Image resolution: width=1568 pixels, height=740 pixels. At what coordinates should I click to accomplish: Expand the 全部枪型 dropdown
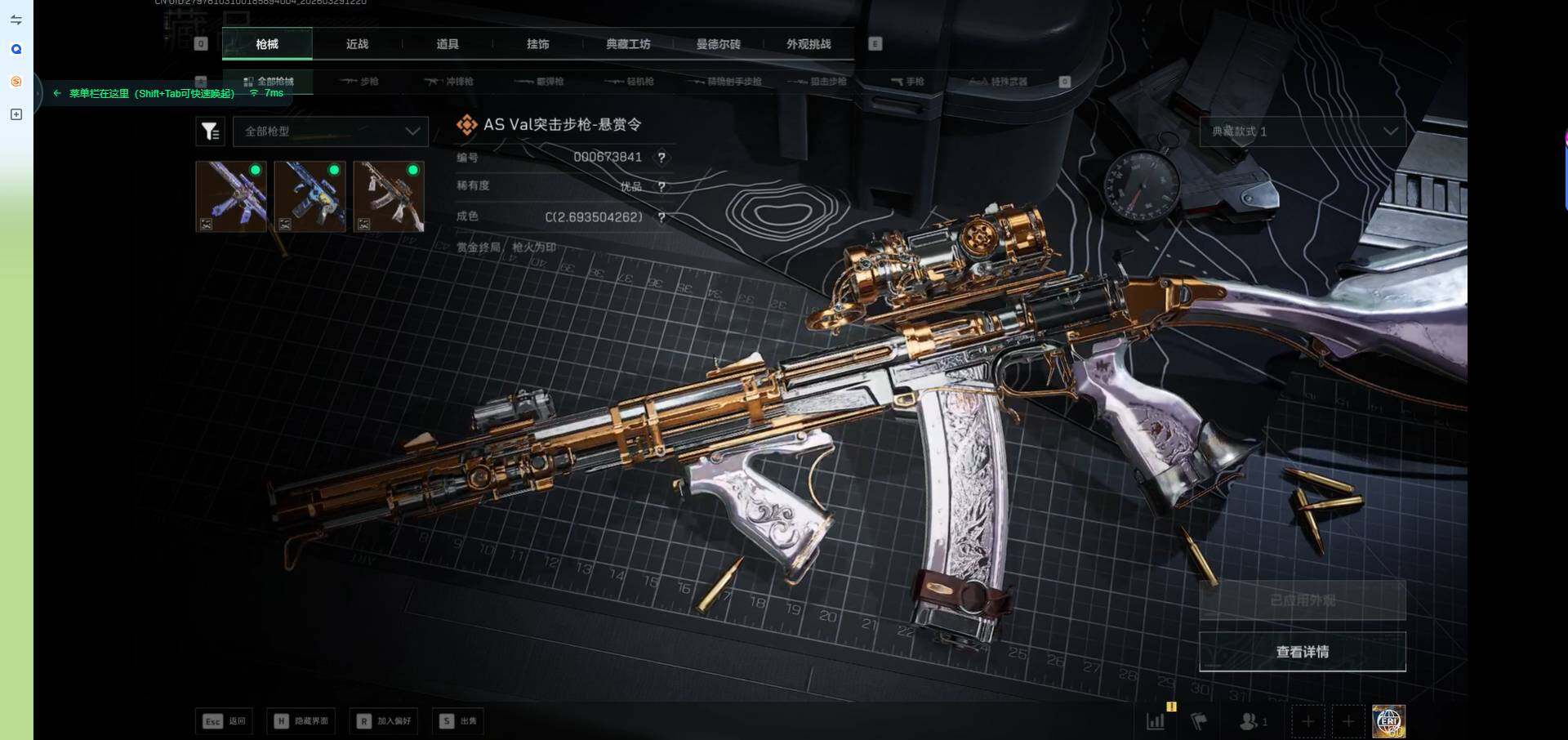(x=331, y=131)
